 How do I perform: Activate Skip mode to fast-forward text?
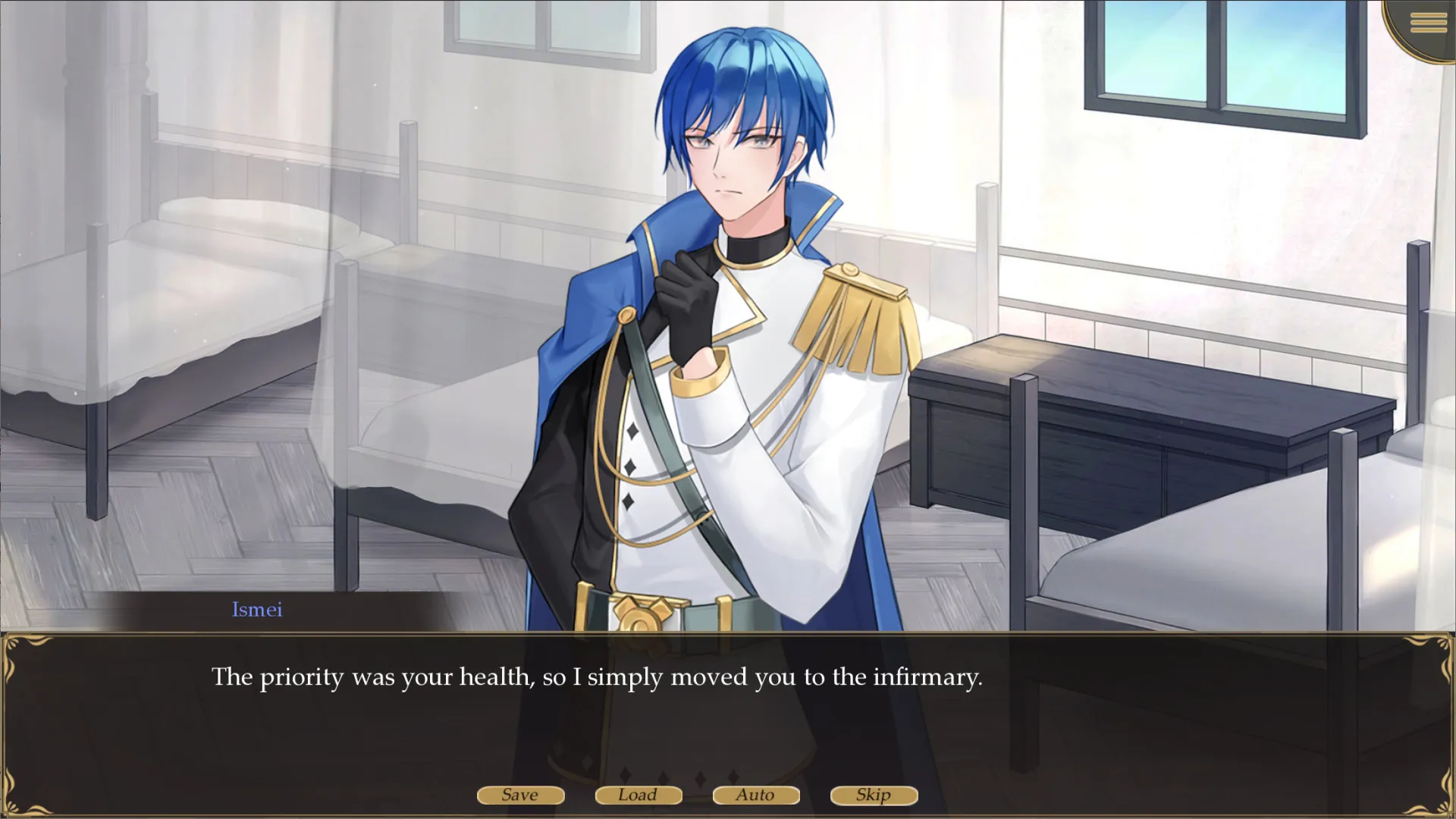click(x=873, y=795)
